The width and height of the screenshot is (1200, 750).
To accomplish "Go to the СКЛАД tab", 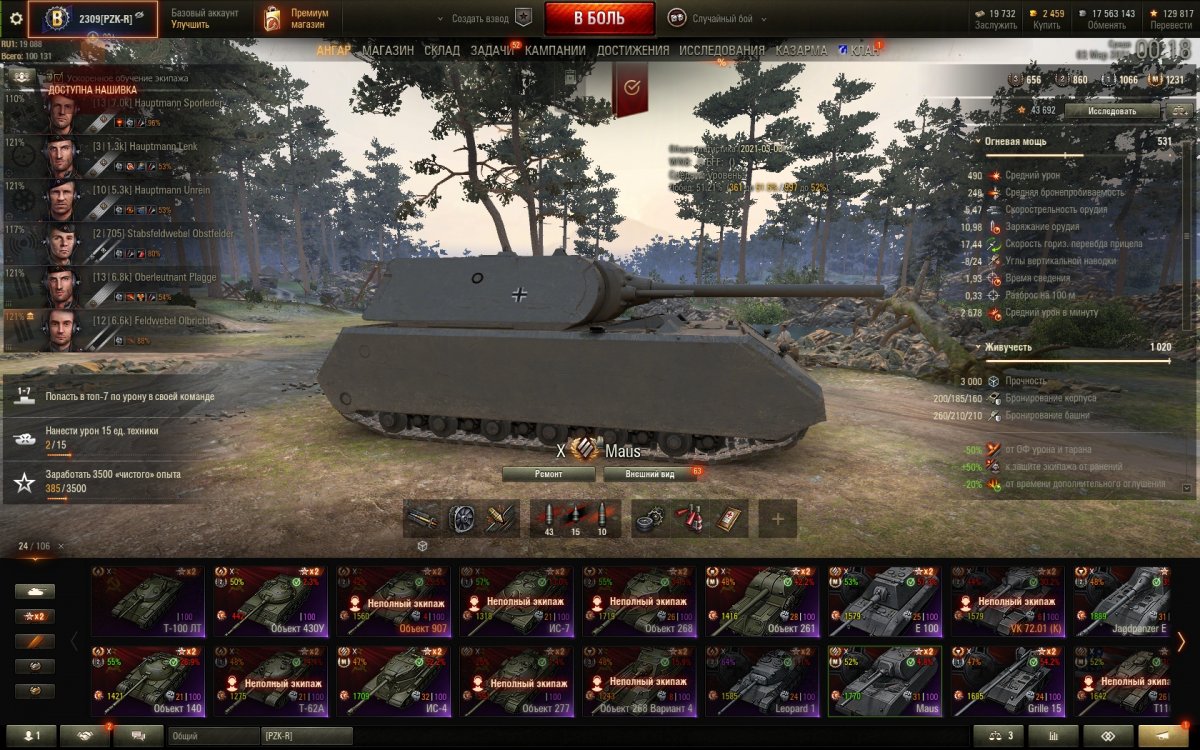I will click(x=442, y=50).
